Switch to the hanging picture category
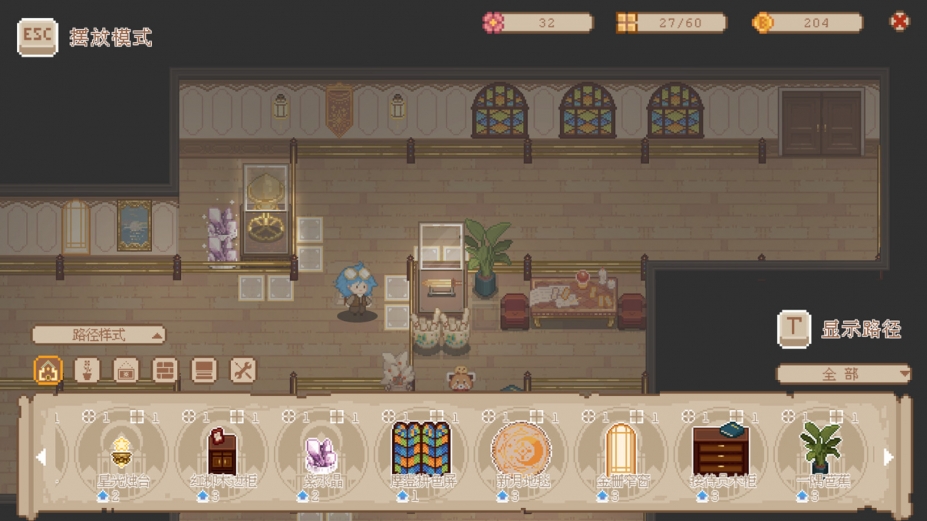 (x=126, y=371)
